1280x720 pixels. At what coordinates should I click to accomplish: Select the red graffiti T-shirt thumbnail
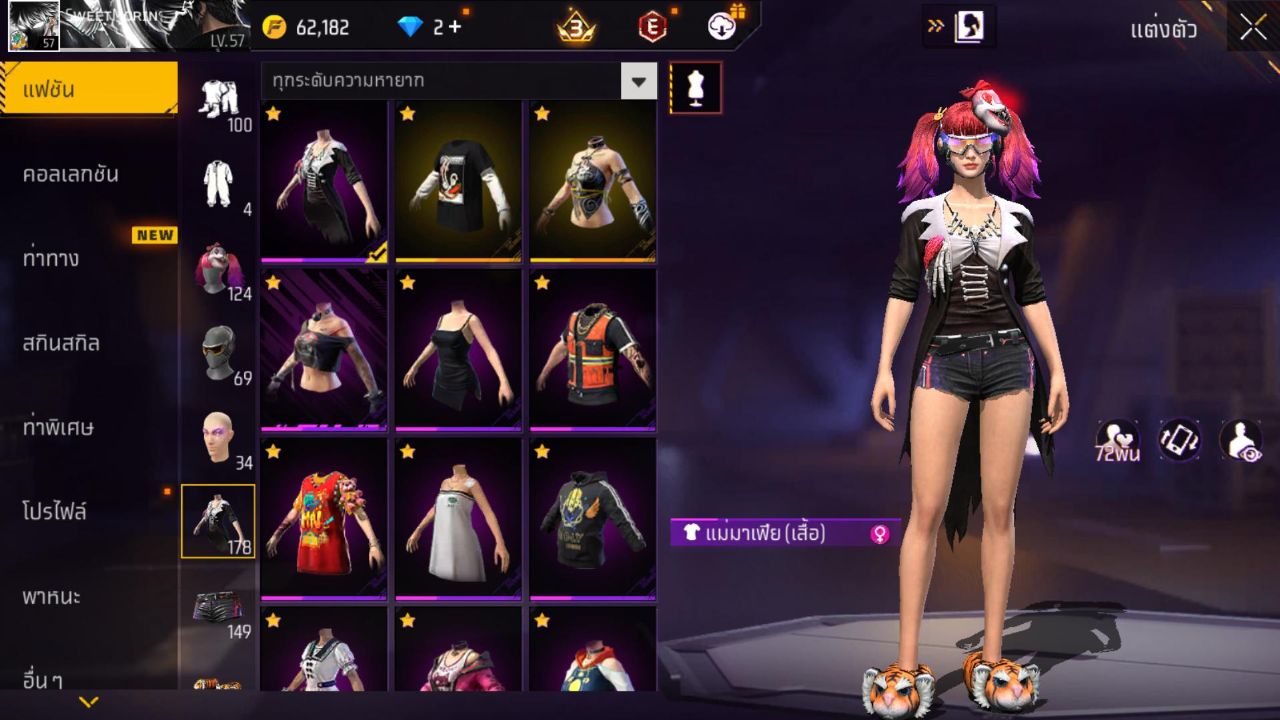(322, 520)
